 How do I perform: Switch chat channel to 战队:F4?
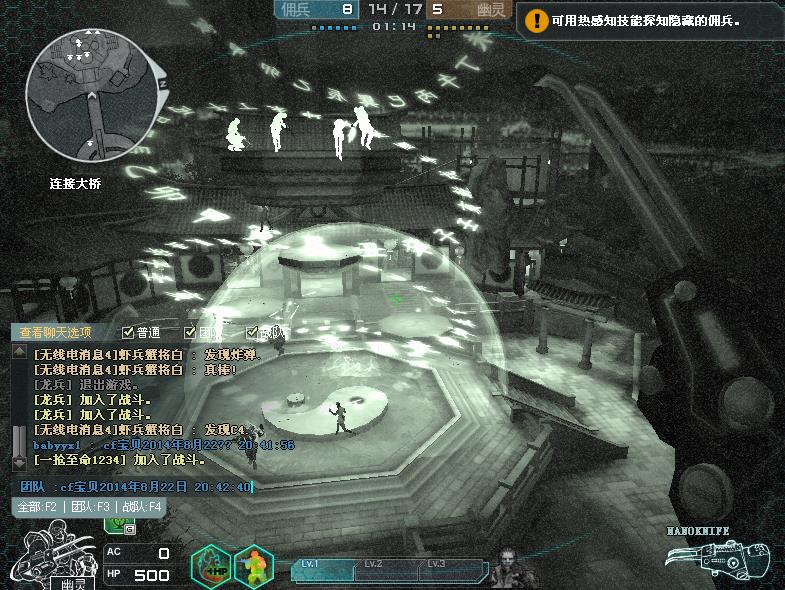tap(142, 506)
